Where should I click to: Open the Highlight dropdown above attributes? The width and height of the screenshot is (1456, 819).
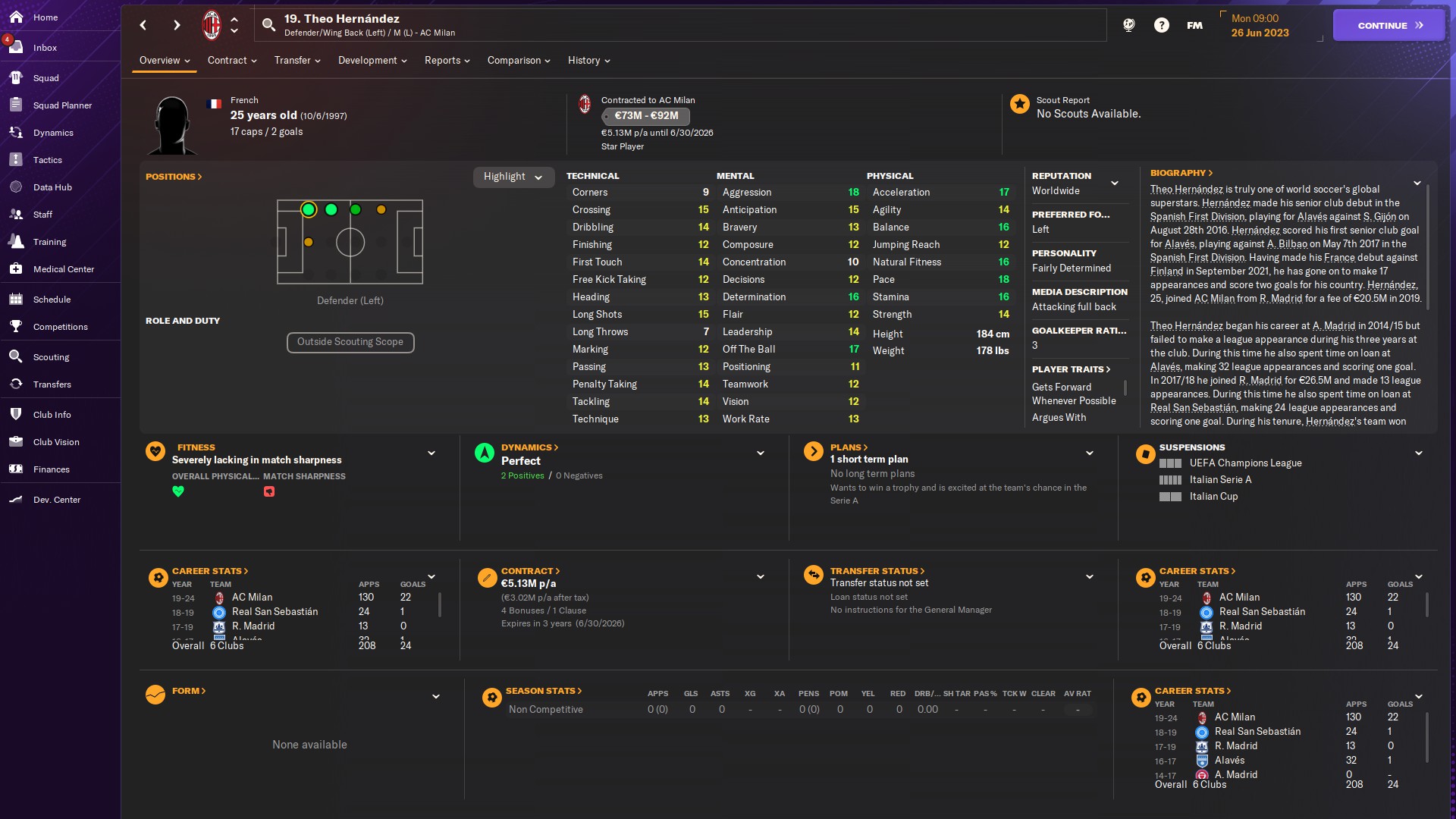click(x=513, y=177)
